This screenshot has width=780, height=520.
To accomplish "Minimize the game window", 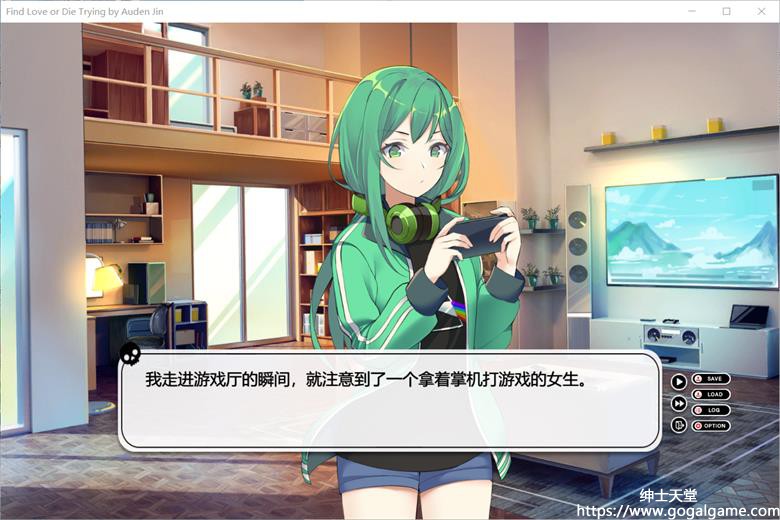I will (692, 11).
